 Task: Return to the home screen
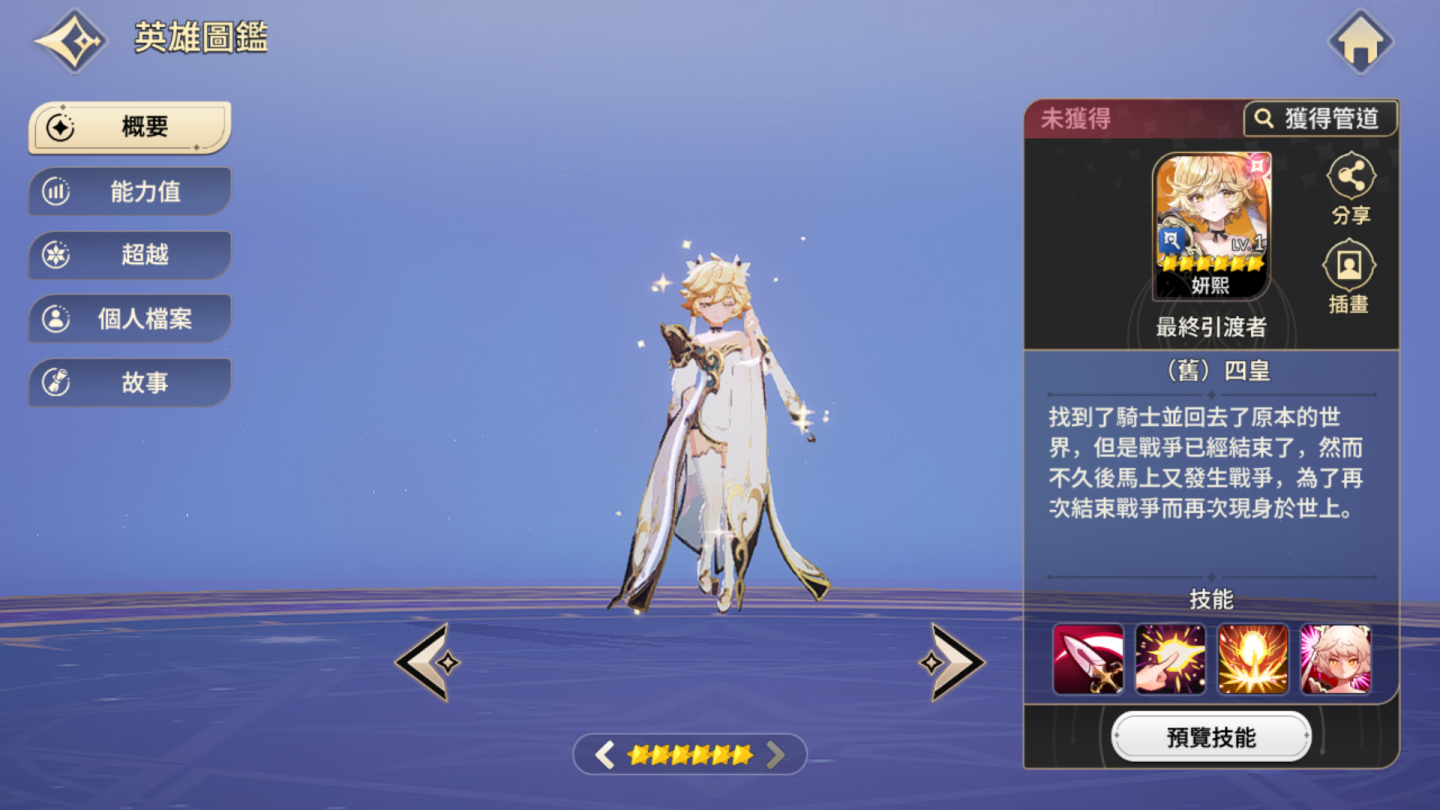click(1360, 42)
